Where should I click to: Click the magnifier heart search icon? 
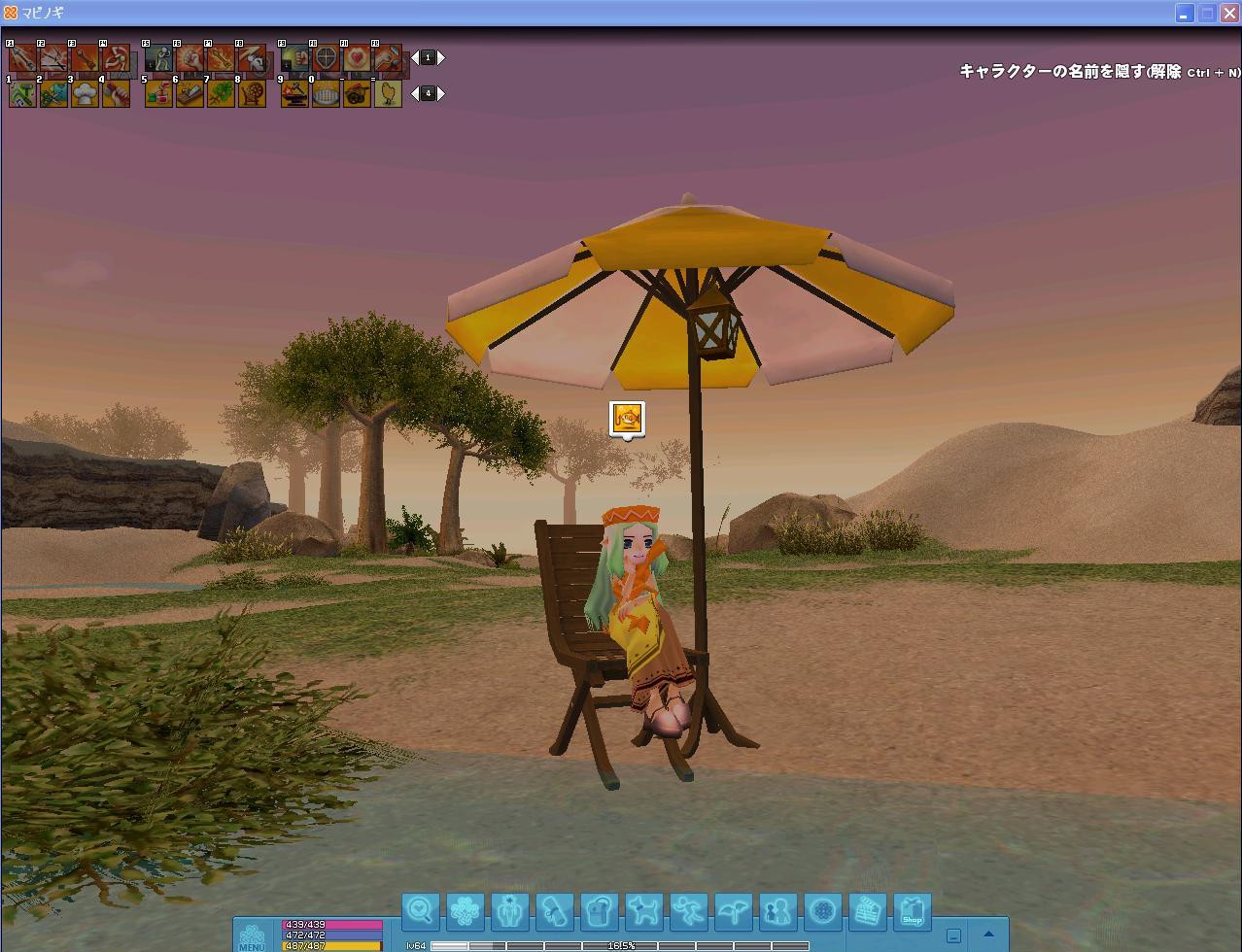point(421,911)
